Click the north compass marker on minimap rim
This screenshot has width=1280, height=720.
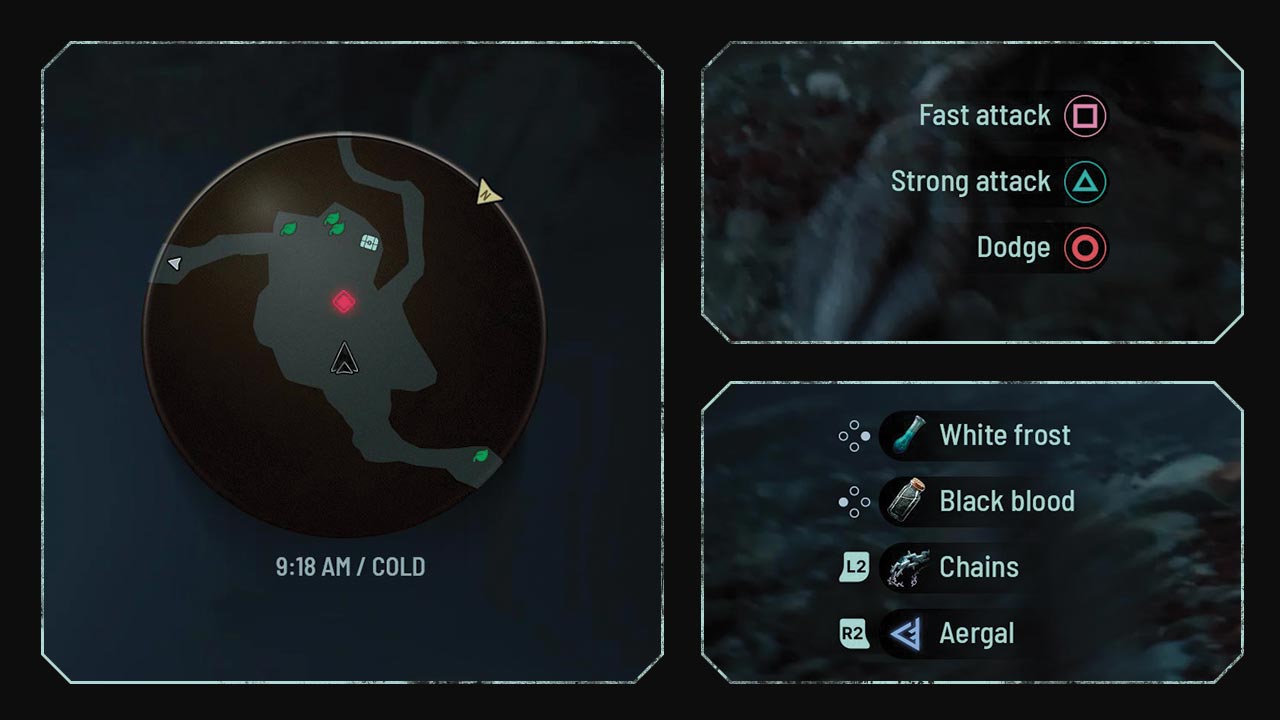[488, 190]
